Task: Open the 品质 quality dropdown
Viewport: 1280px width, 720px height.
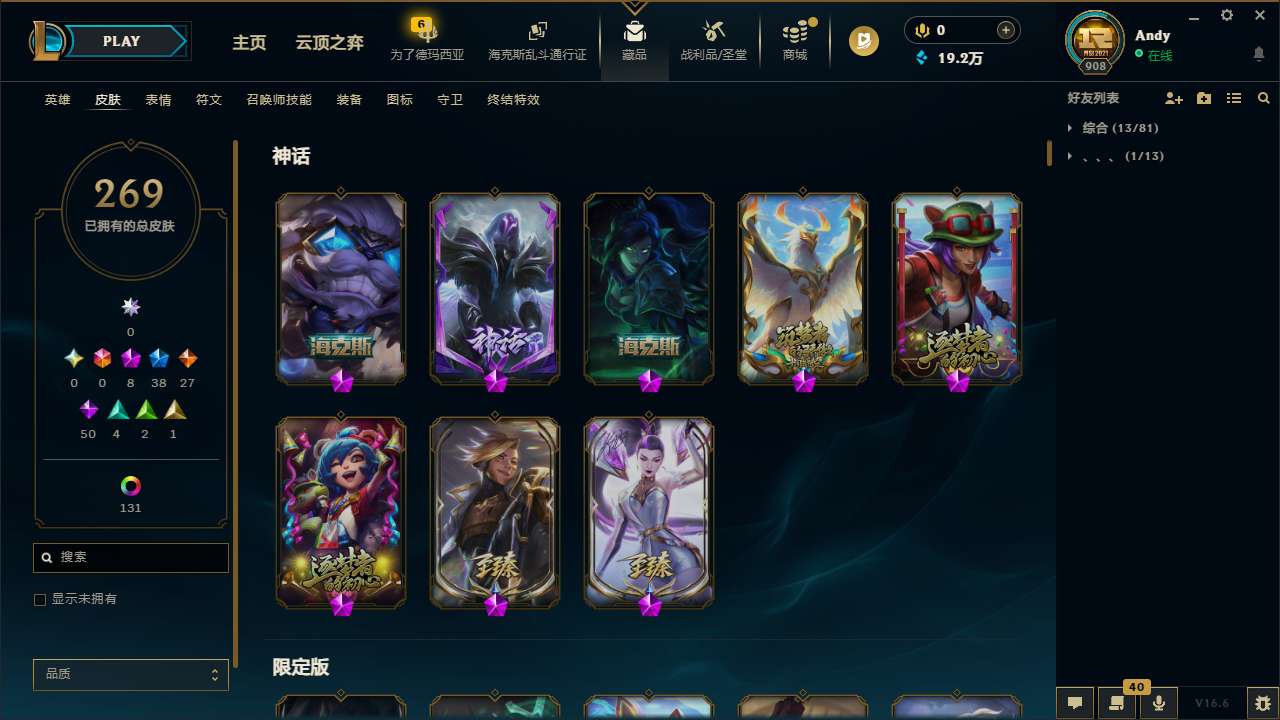Action: coord(130,674)
